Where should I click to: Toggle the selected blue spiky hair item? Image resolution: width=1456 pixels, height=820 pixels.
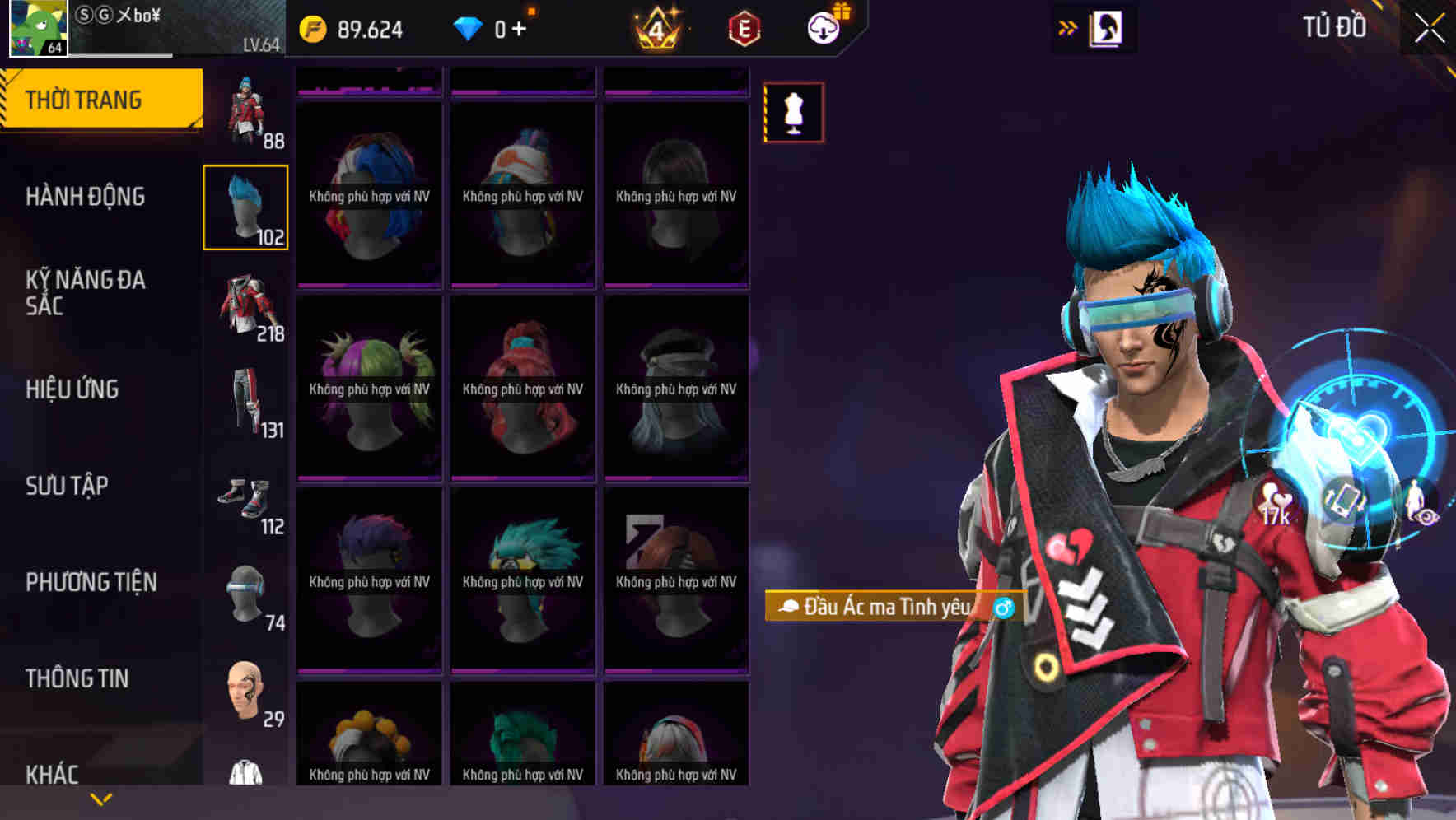[246, 208]
